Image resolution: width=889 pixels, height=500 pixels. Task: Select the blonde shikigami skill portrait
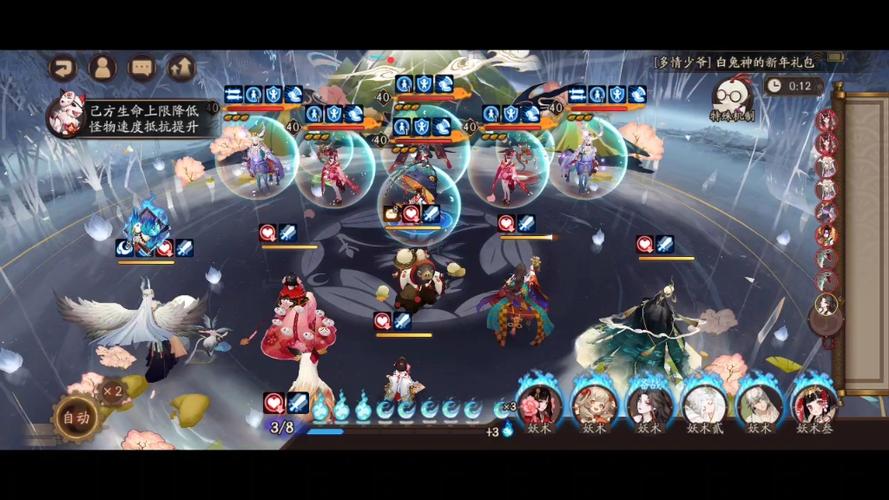tap(594, 404)
